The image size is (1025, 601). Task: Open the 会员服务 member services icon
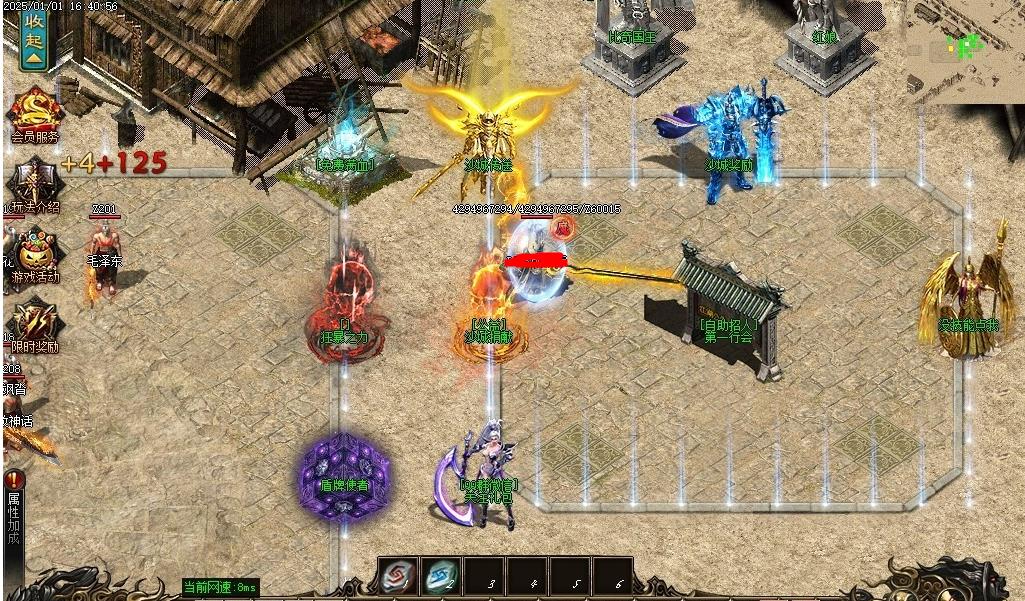[35, 113]
